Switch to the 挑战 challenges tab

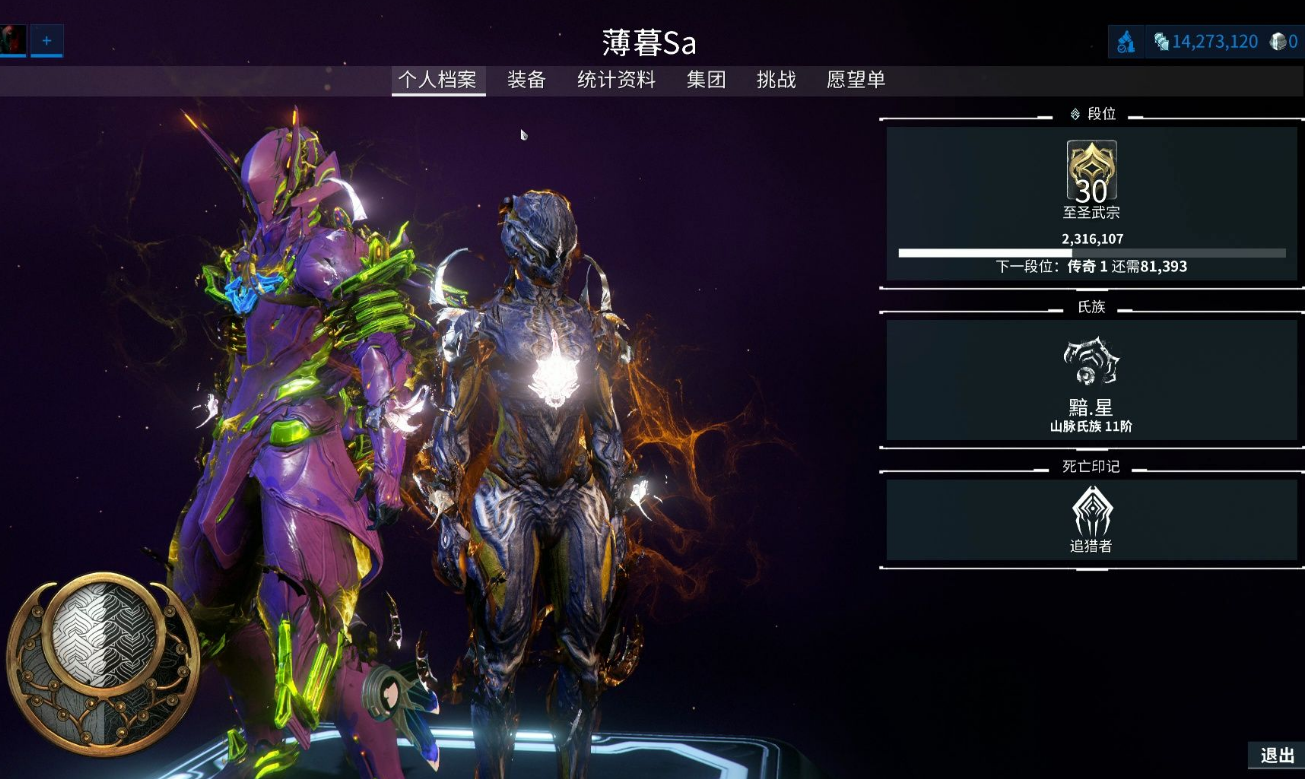(x=777, y=80)
